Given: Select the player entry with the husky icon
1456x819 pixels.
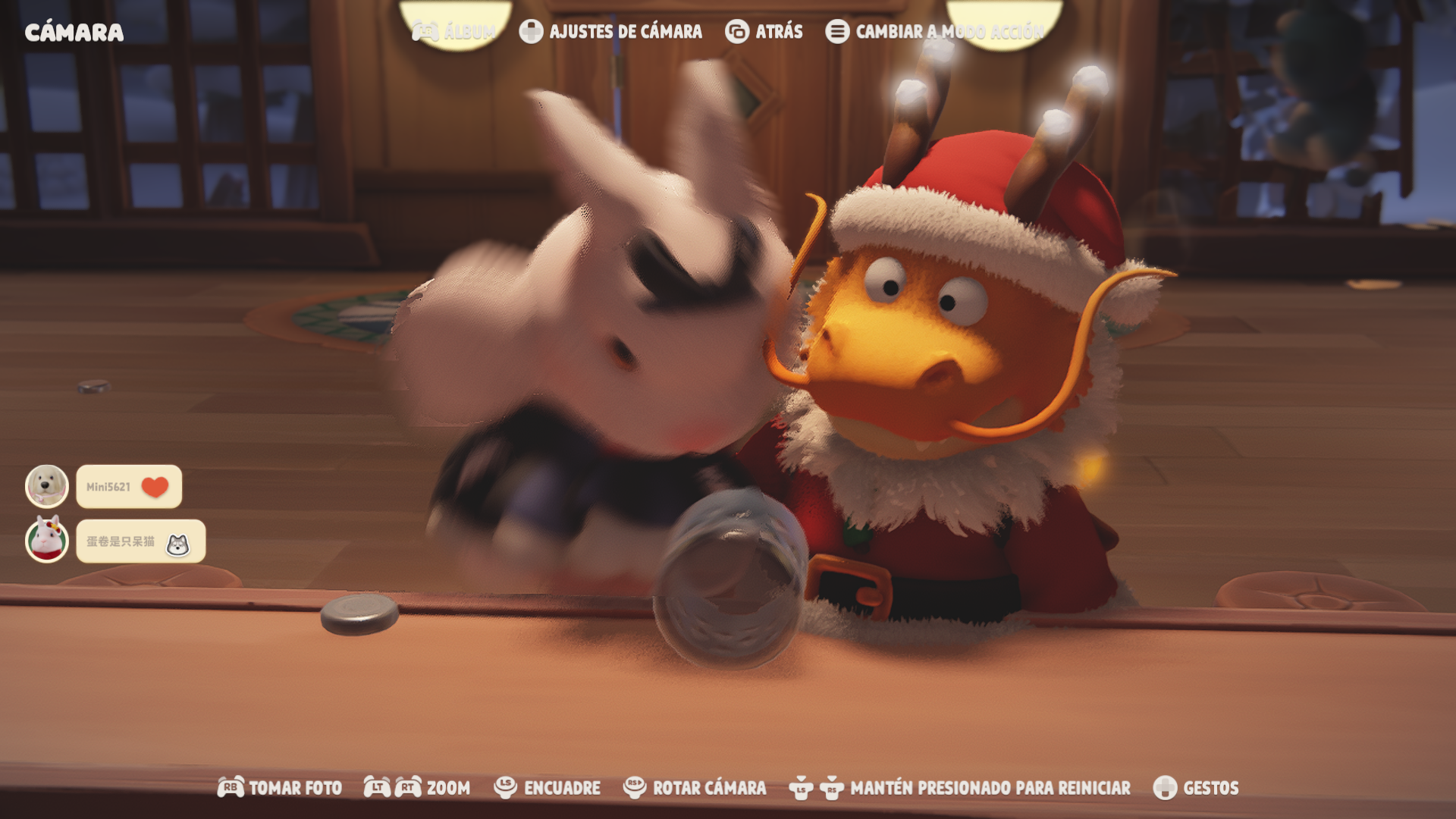Looking at the screenshot, I should [x=140, y=541].
